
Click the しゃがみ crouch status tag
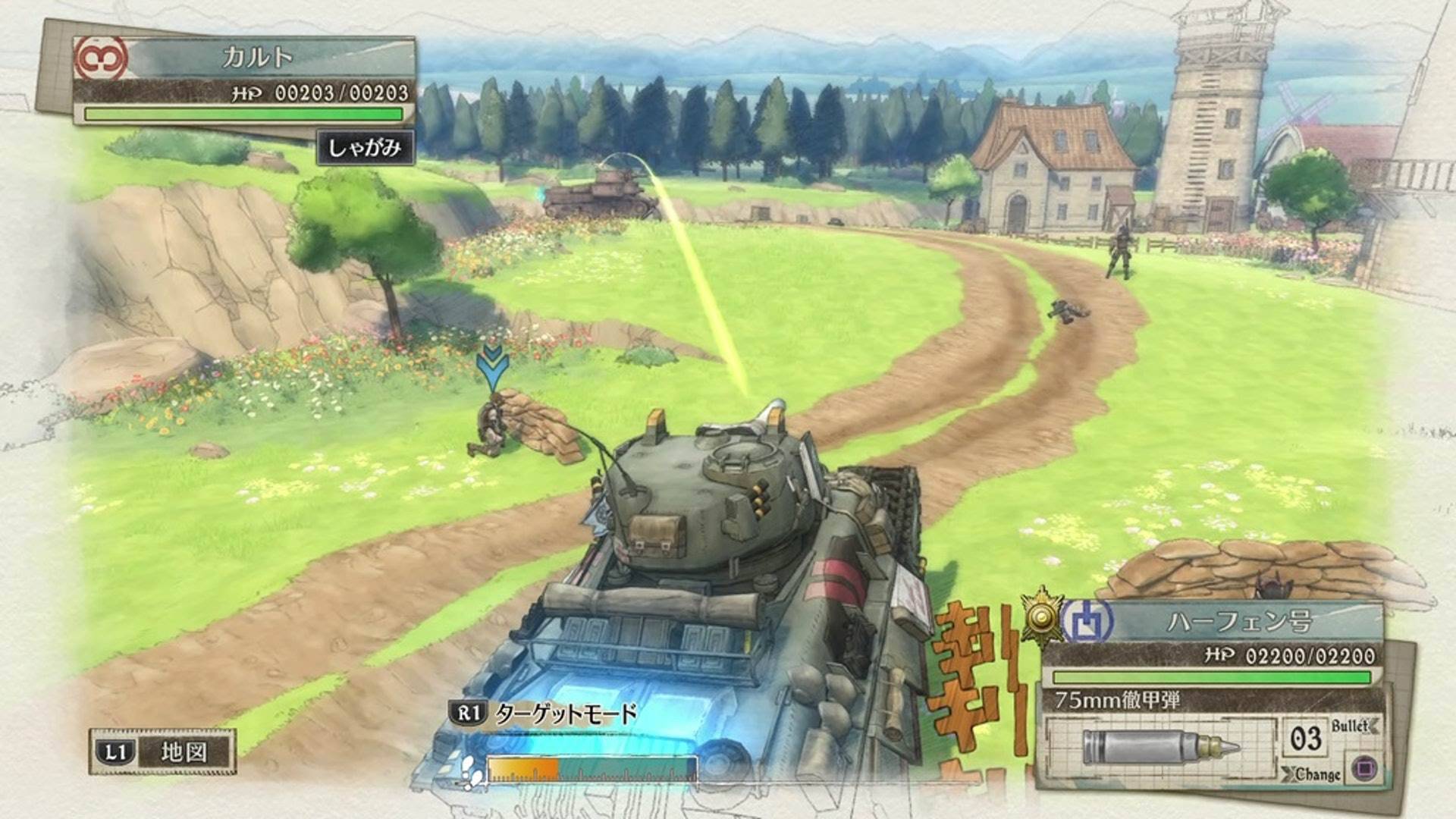point(365,147)
